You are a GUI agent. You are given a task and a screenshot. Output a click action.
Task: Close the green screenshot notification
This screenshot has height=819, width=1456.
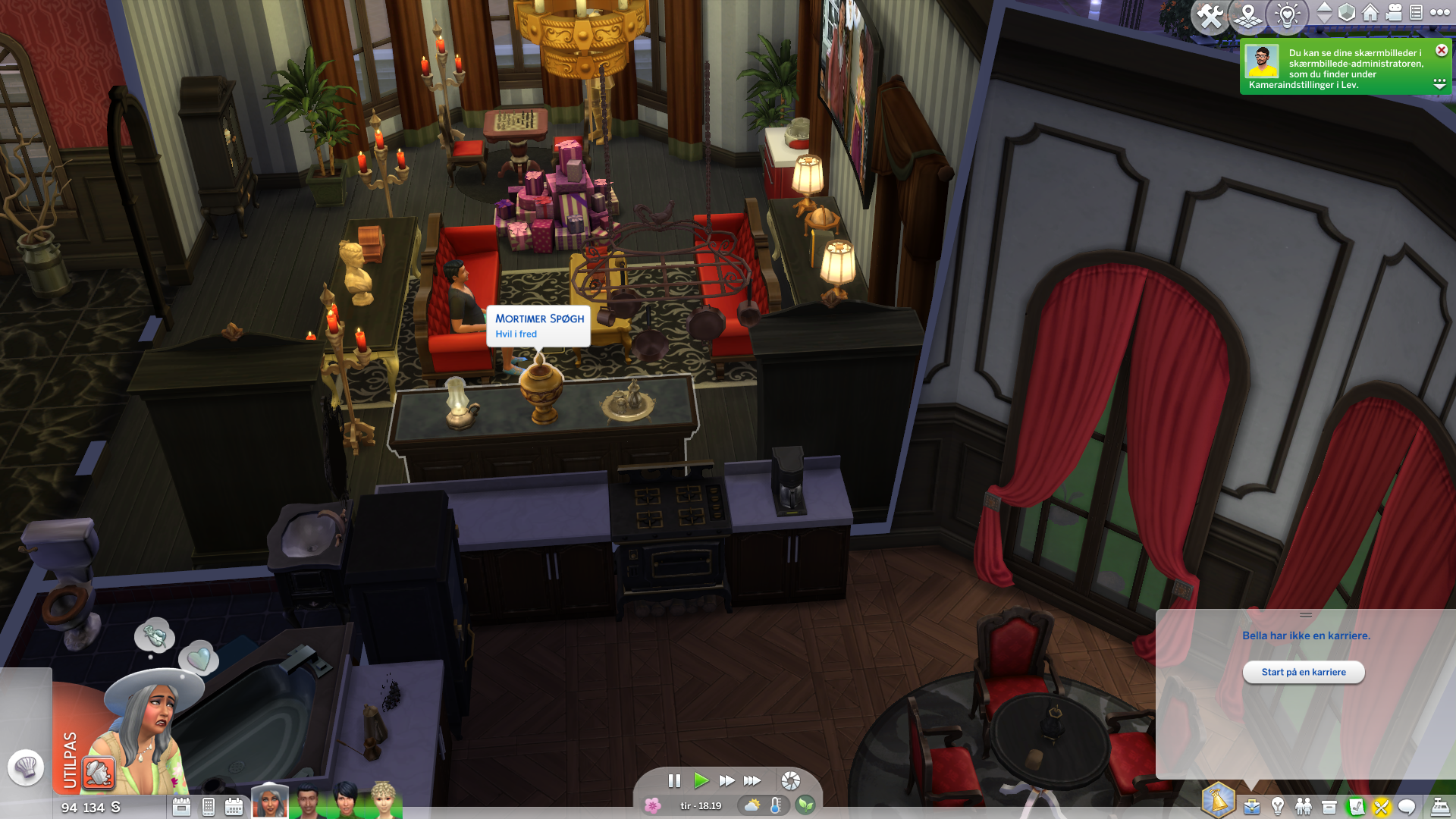coord(1442,50)
